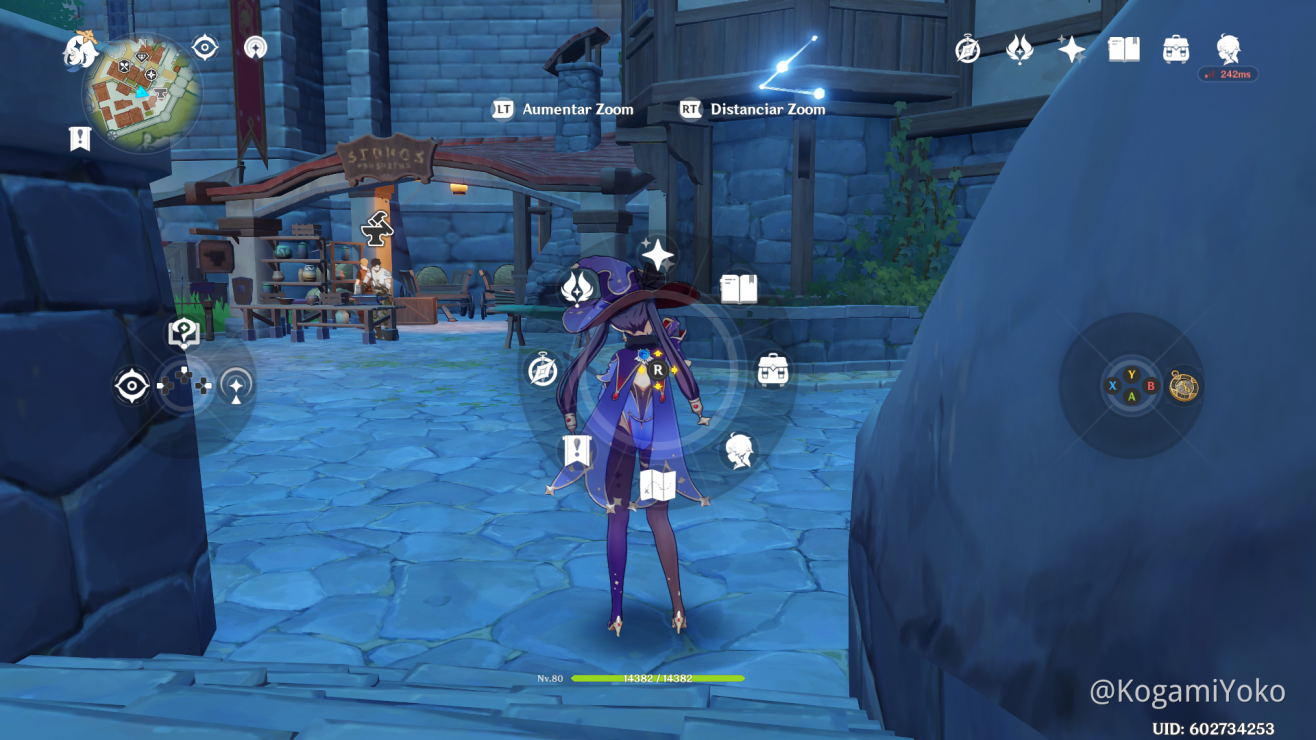Open the Paimon menu
This screenshot has height=740, width=1316.
coord(80,50)
